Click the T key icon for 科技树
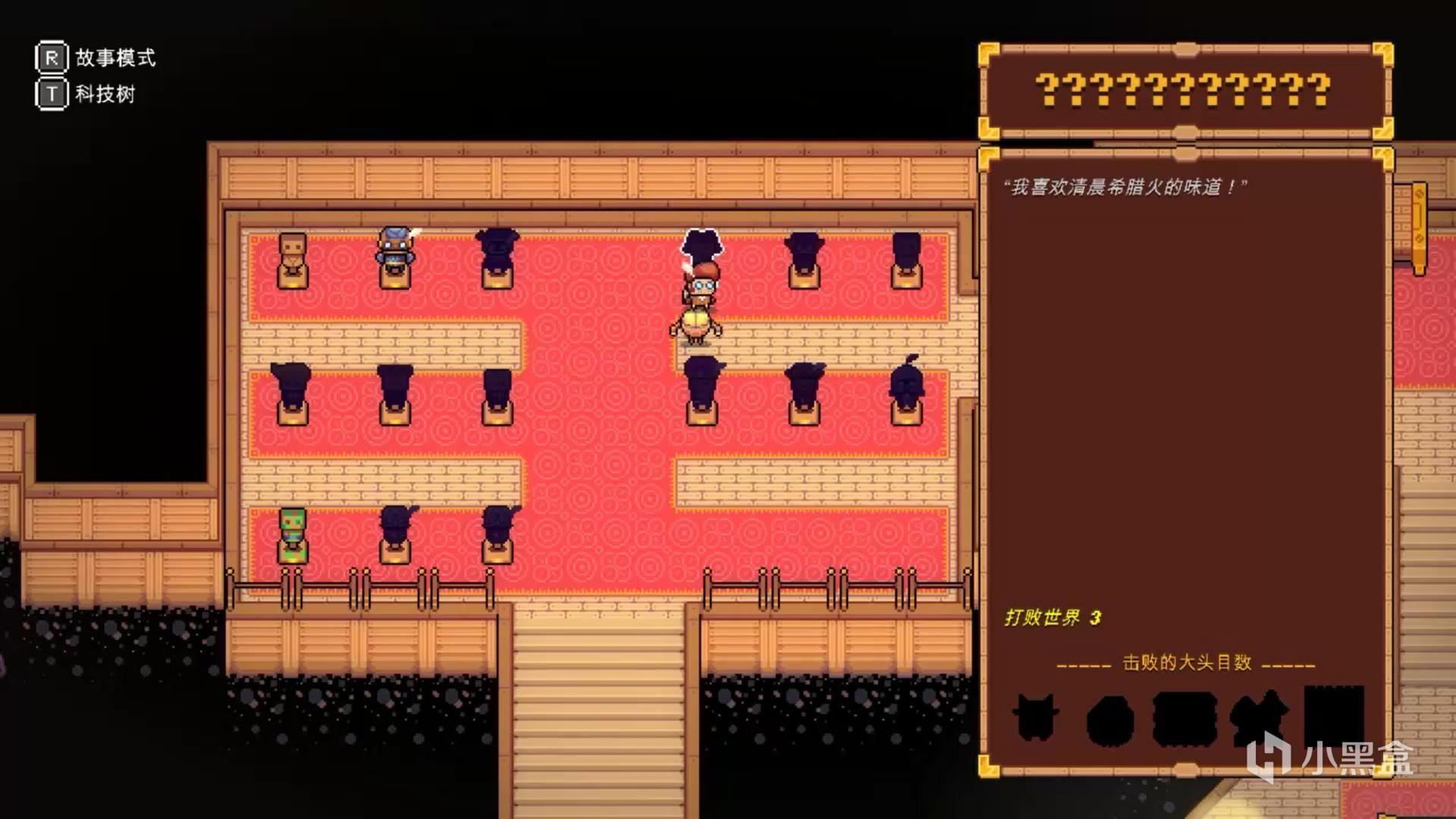The height and width of the screenshot is (819, 1456). (x=50, y=96)
